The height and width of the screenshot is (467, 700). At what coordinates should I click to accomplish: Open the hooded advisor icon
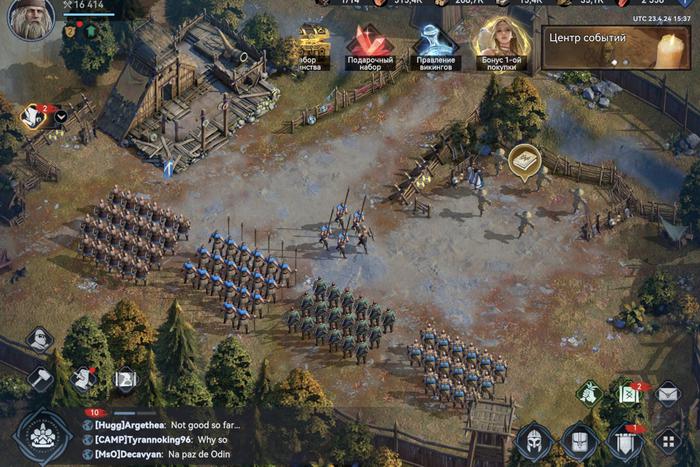click(x=39, y=339)
